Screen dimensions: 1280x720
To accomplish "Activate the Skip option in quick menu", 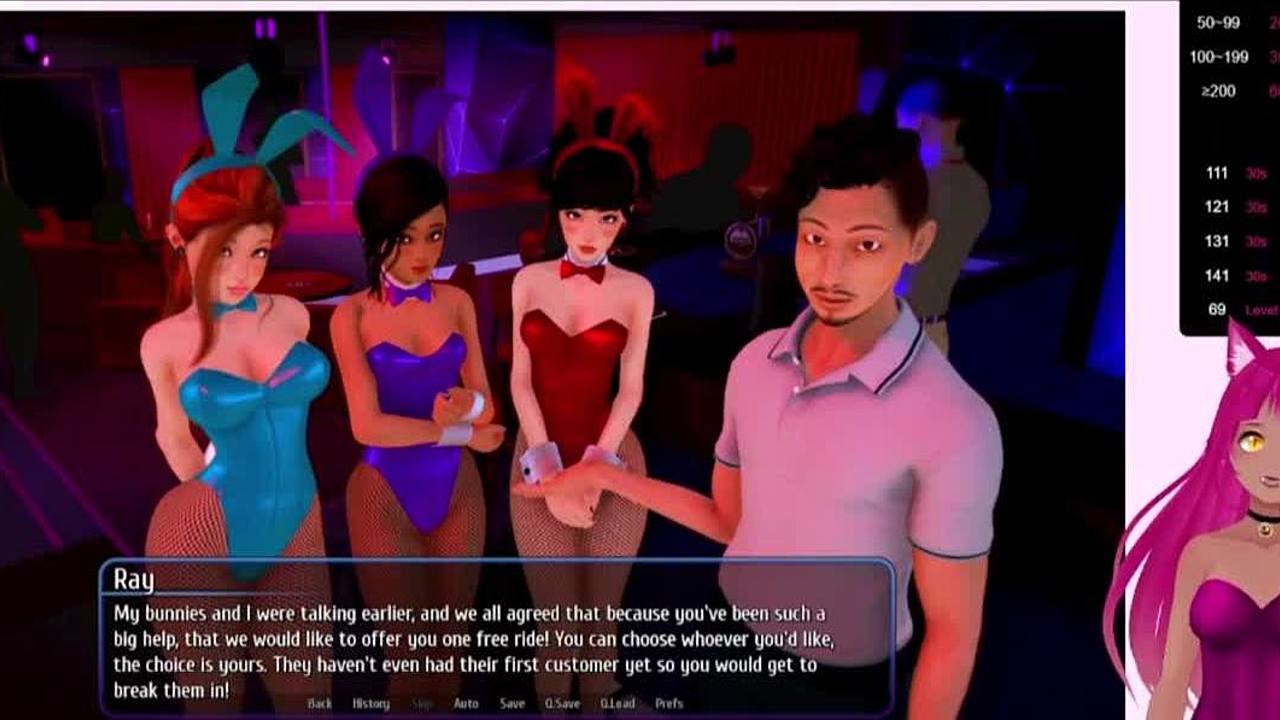I will click(x=423, y=704).
